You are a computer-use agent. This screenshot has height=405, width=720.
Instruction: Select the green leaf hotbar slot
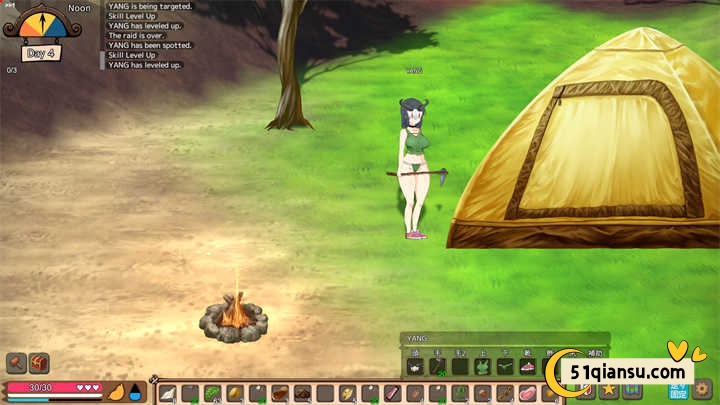(212, 393)
